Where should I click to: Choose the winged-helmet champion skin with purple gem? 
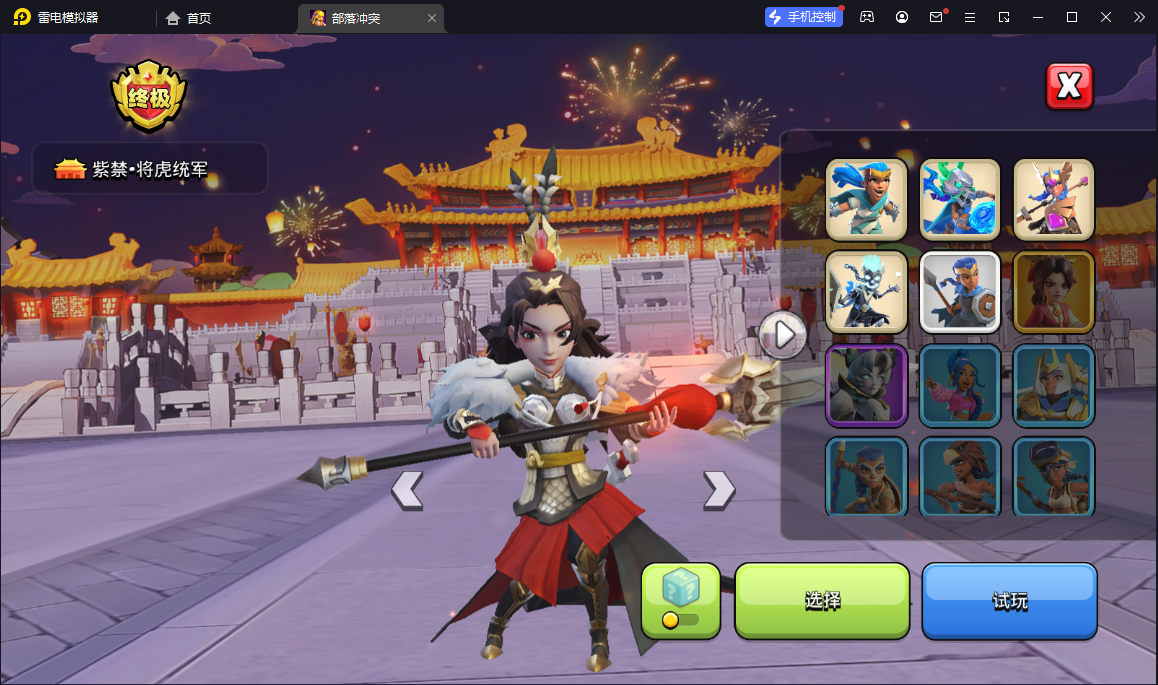tap(1054, 199)
